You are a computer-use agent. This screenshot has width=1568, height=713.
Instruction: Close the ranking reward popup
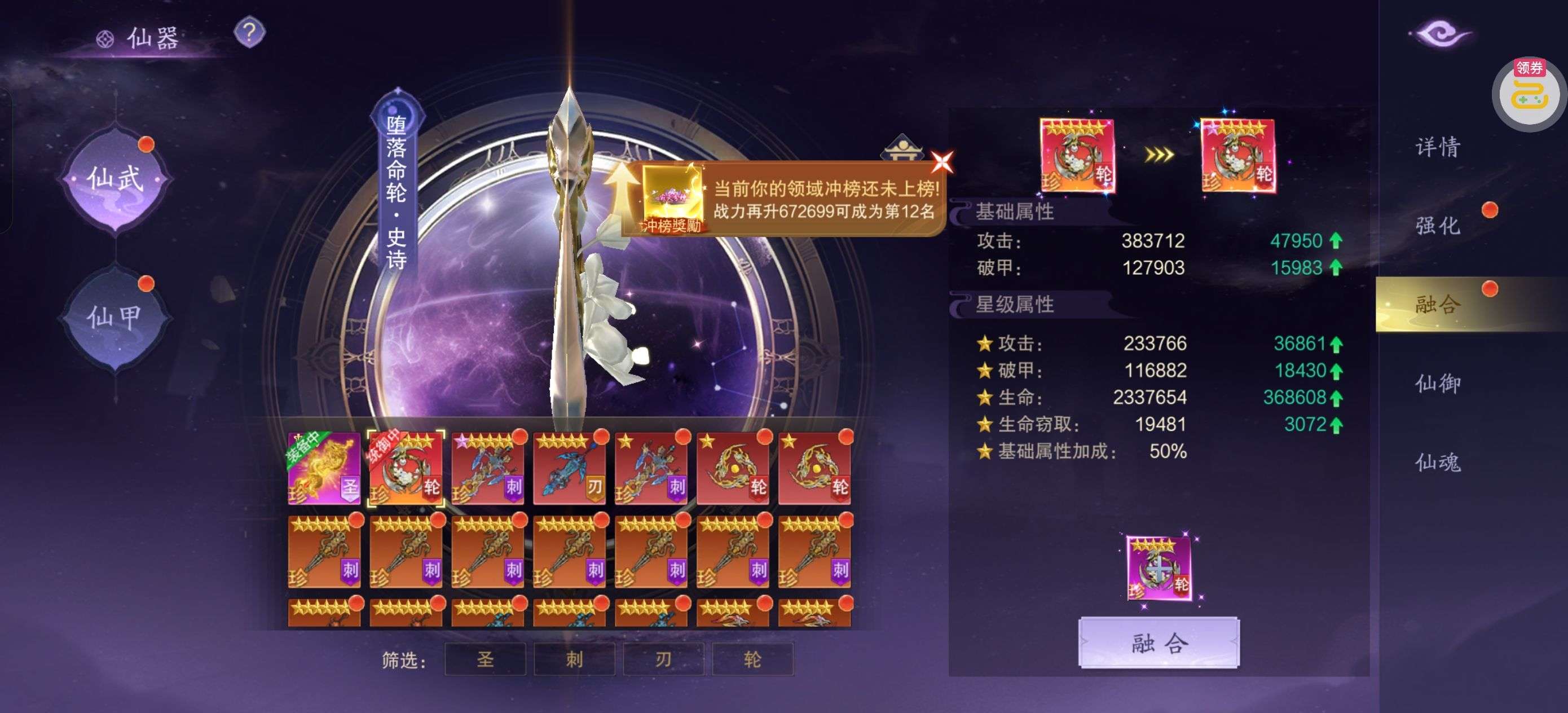942,162
